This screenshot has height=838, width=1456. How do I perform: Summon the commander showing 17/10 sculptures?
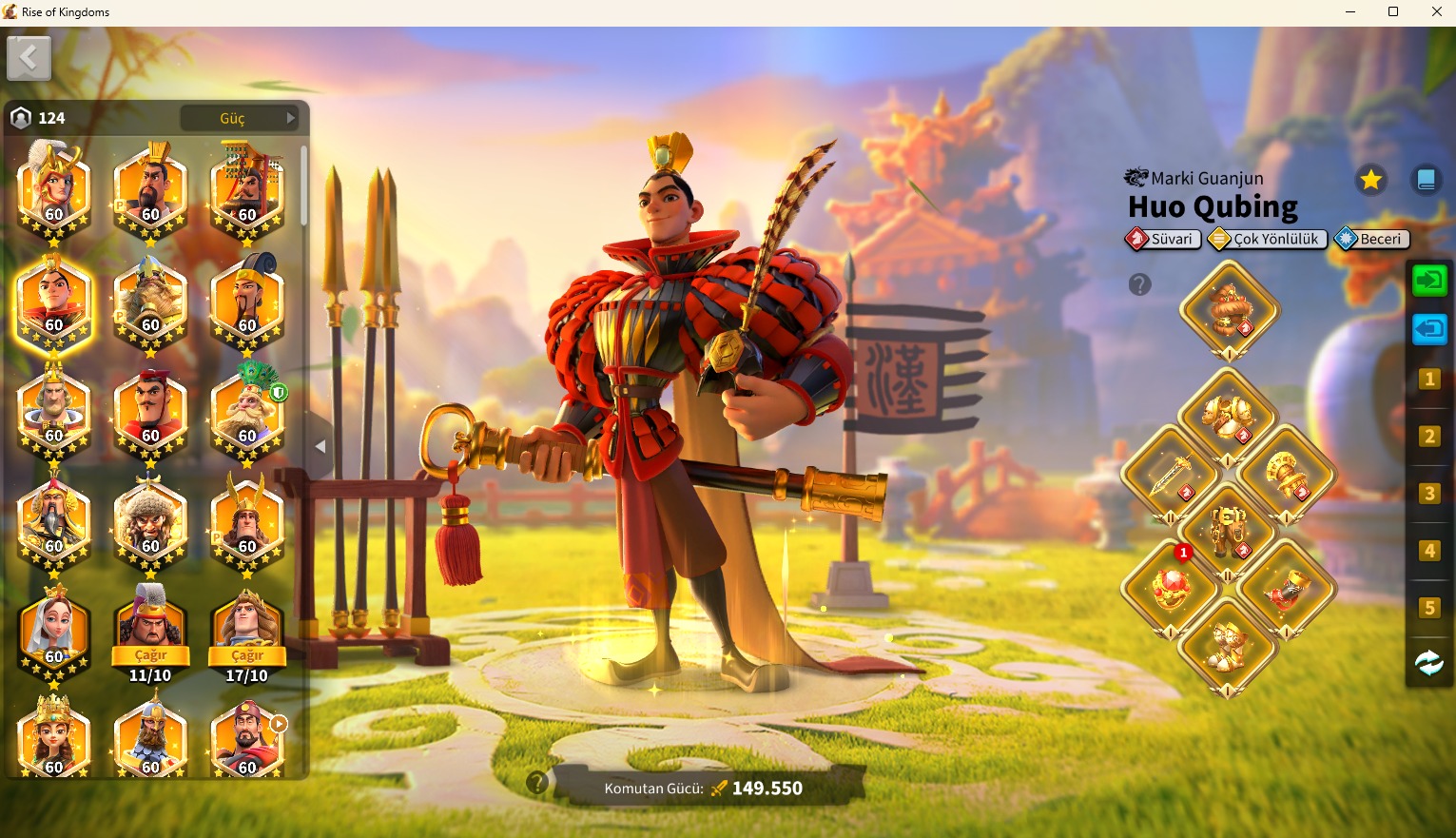247,655
